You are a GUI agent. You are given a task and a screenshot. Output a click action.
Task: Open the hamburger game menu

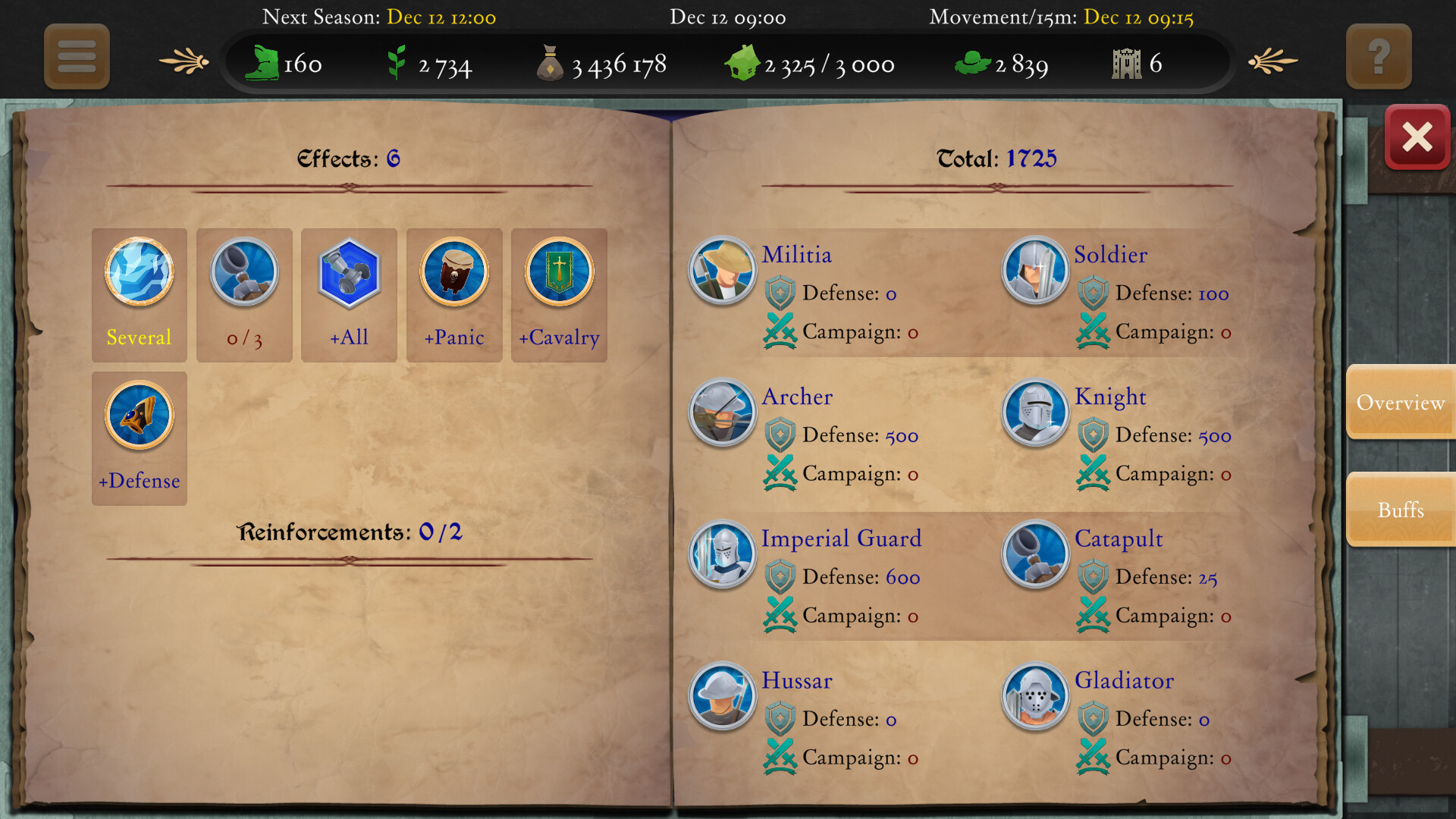click(76, 57)
